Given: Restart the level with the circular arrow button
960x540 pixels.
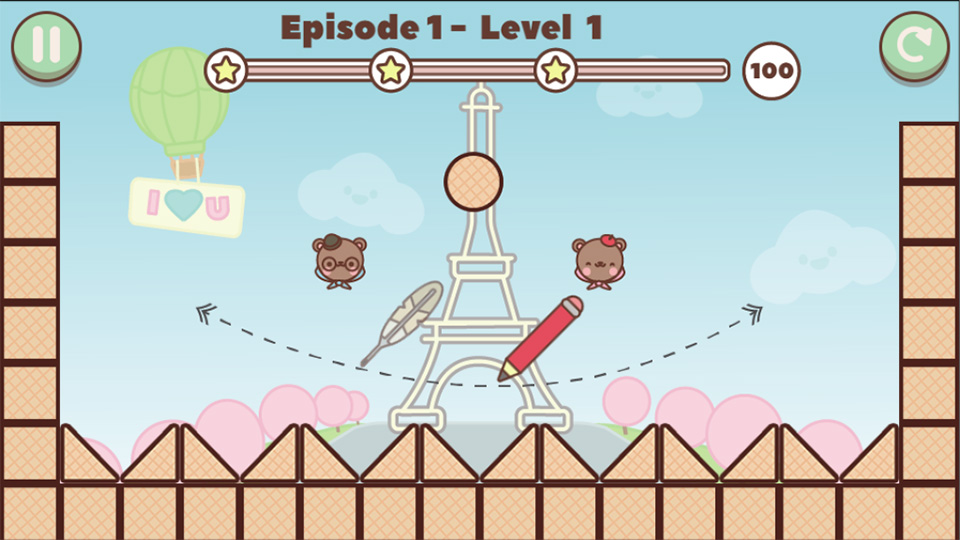Looking at the screenshot, I should [x=914, y=45].
